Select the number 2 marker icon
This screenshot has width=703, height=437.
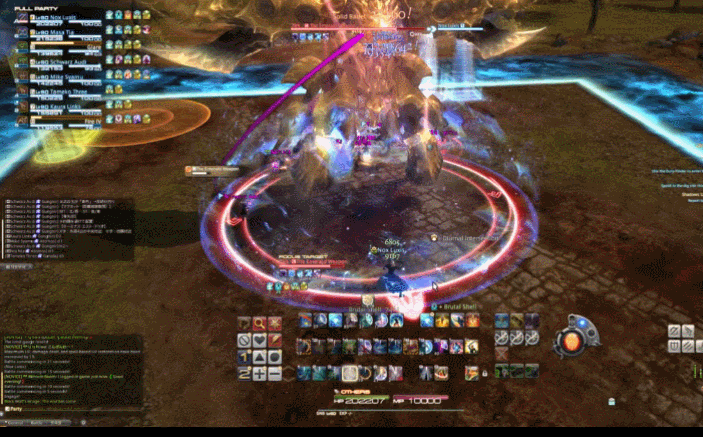tap(243, 373)
